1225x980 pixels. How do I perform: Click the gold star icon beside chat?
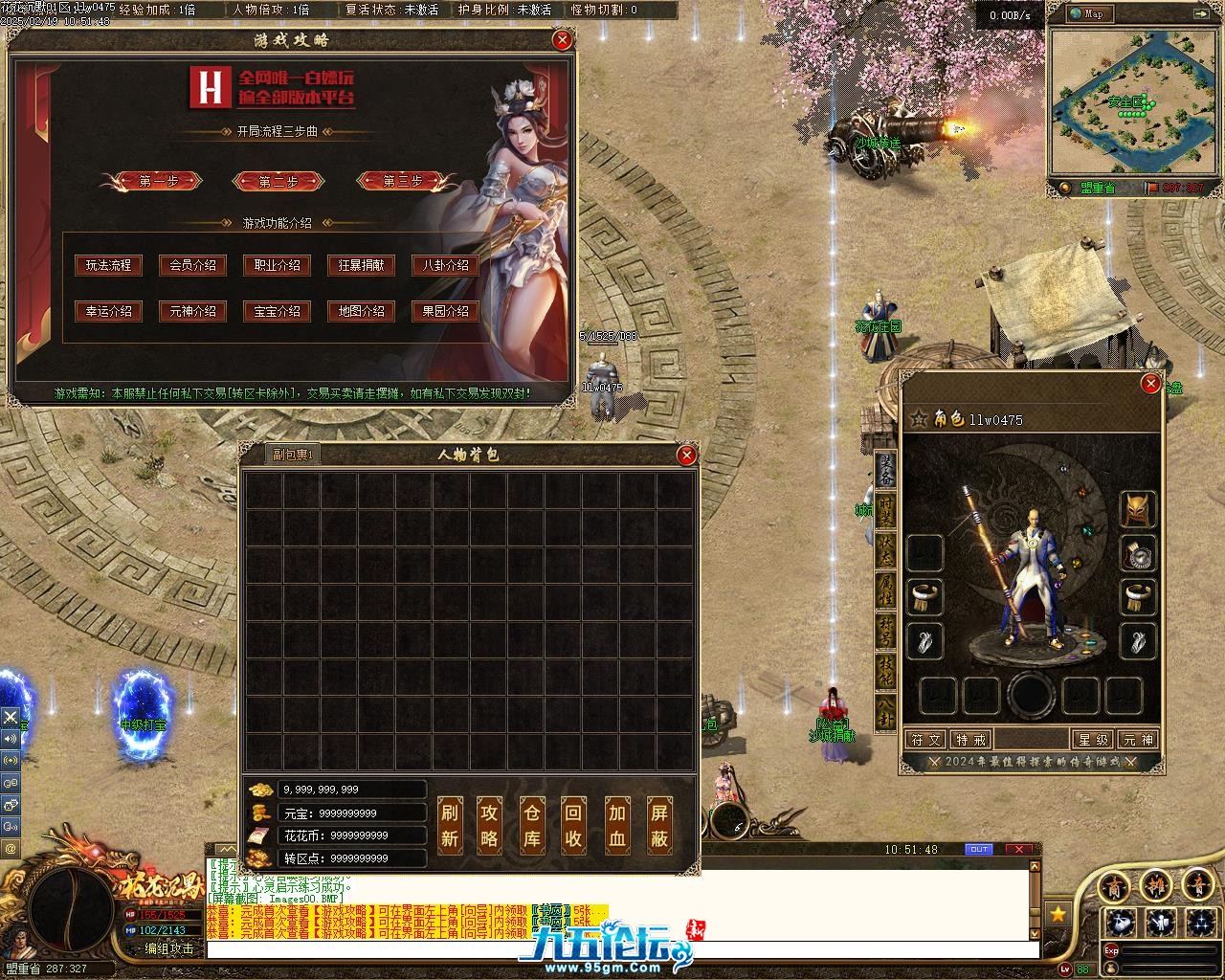pyautogui.click(x=1058, y=914)
